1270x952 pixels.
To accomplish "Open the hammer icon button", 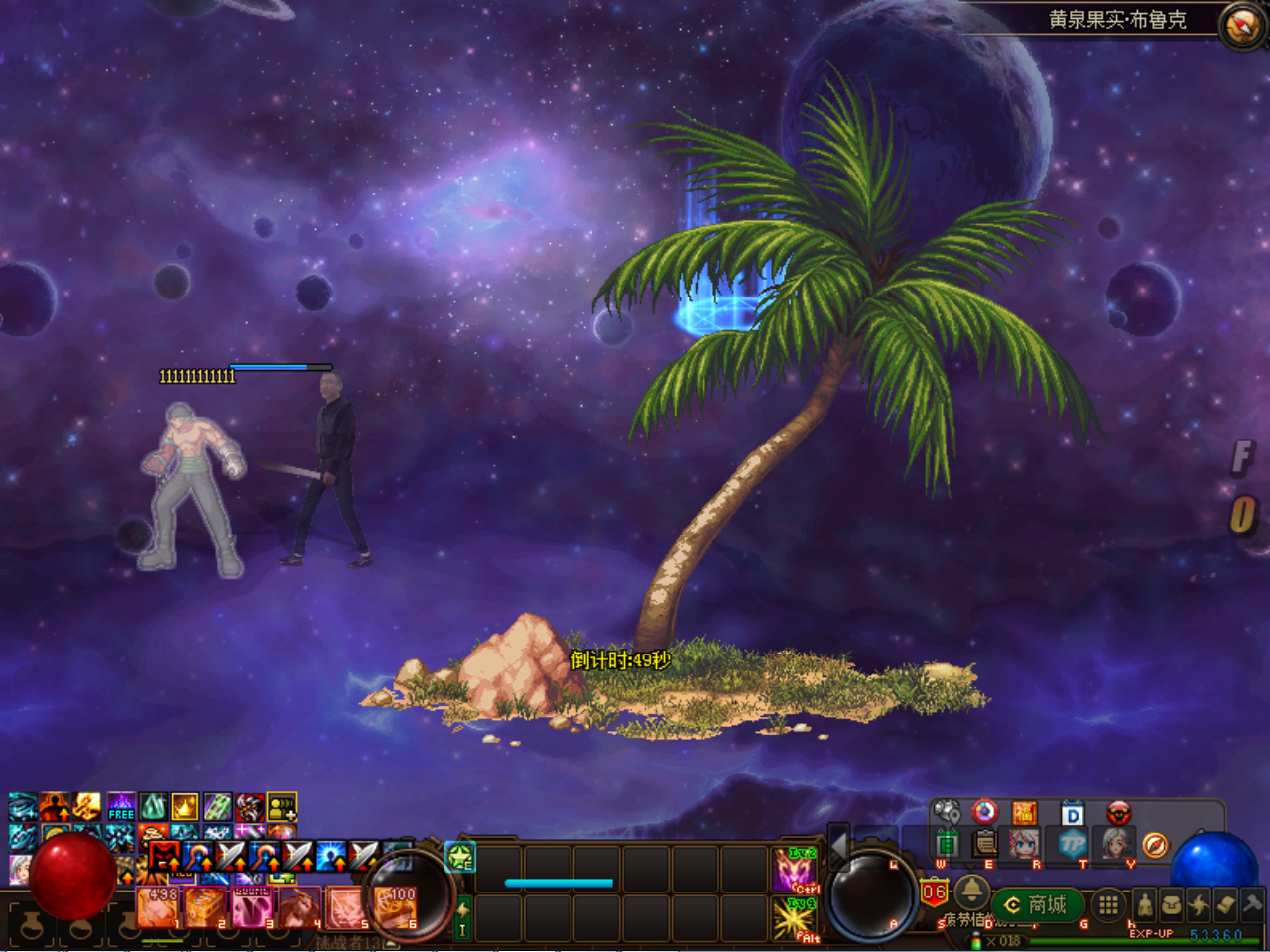I will [1252, 904].
